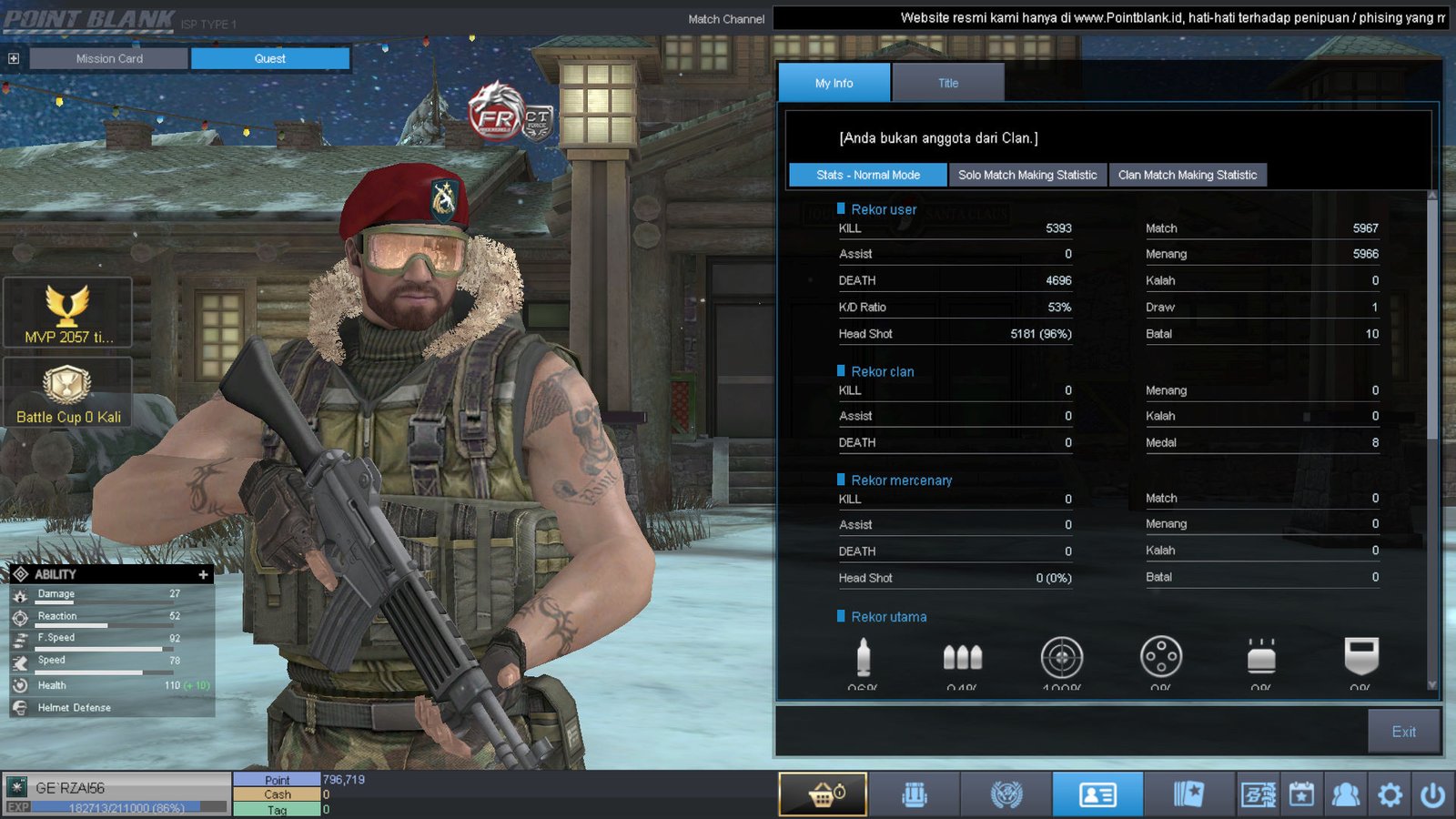View Clan Match Making Statistic
Screen dimensions: 1456x819
pos(1187,175)
